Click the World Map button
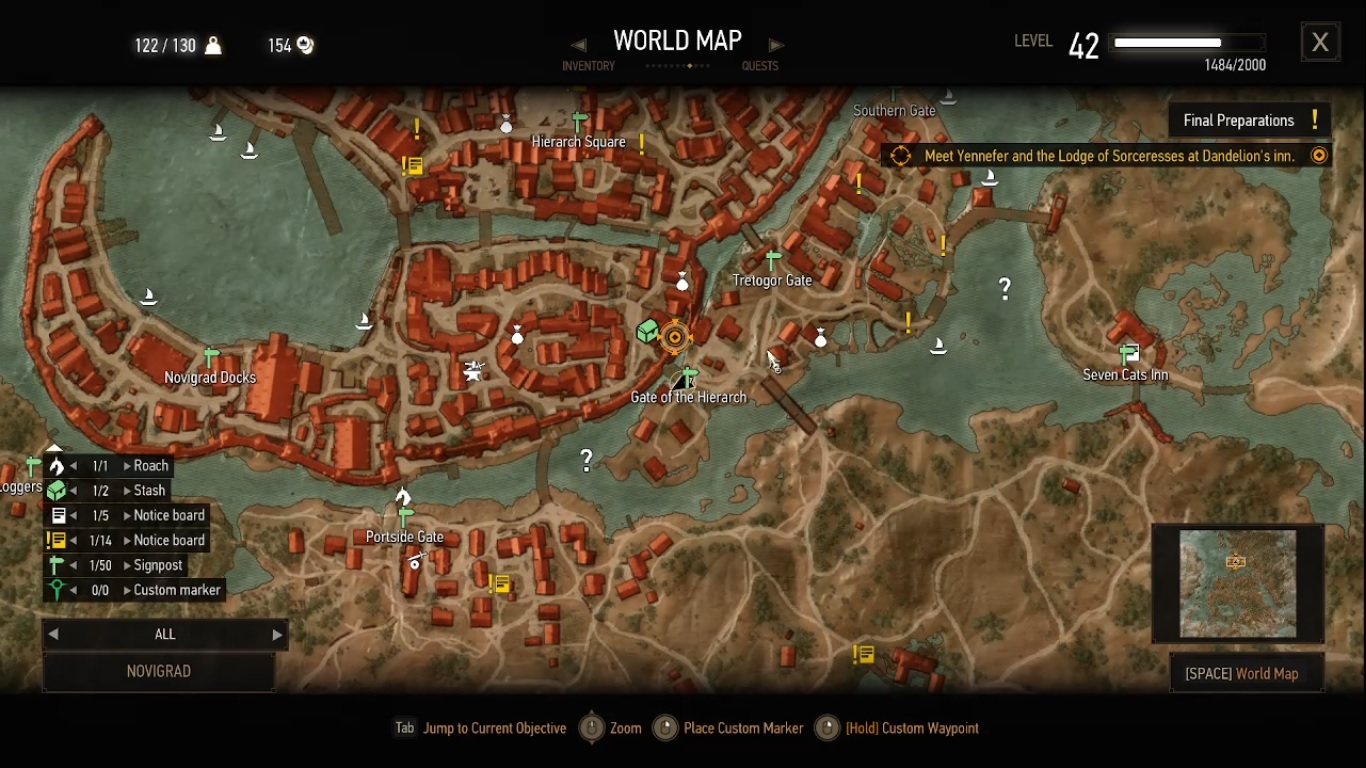The width and height of the screenshot is (1366, 768). [x=1241, y=673]
